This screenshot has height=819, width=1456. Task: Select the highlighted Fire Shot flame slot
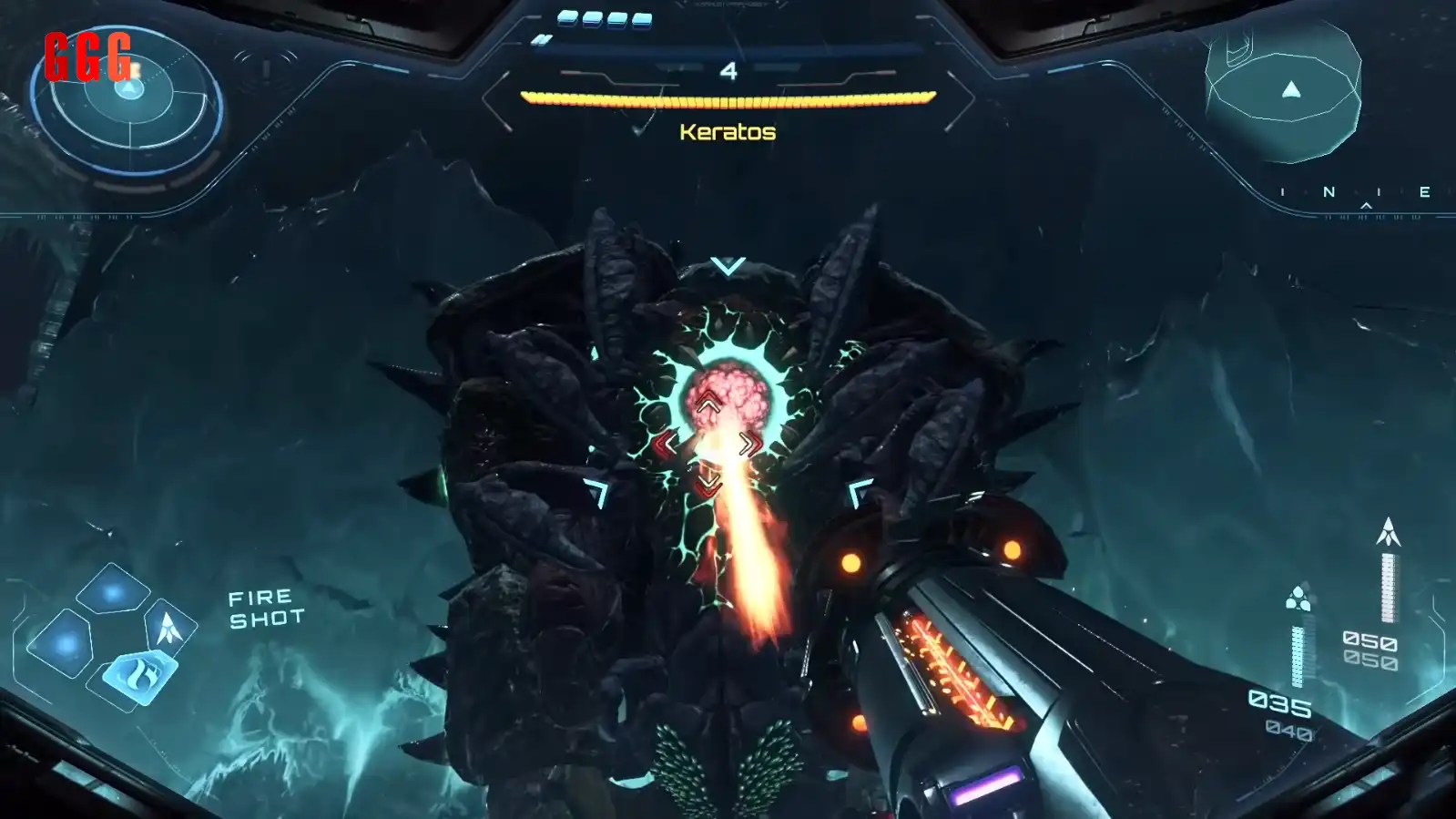pos(140,678)
